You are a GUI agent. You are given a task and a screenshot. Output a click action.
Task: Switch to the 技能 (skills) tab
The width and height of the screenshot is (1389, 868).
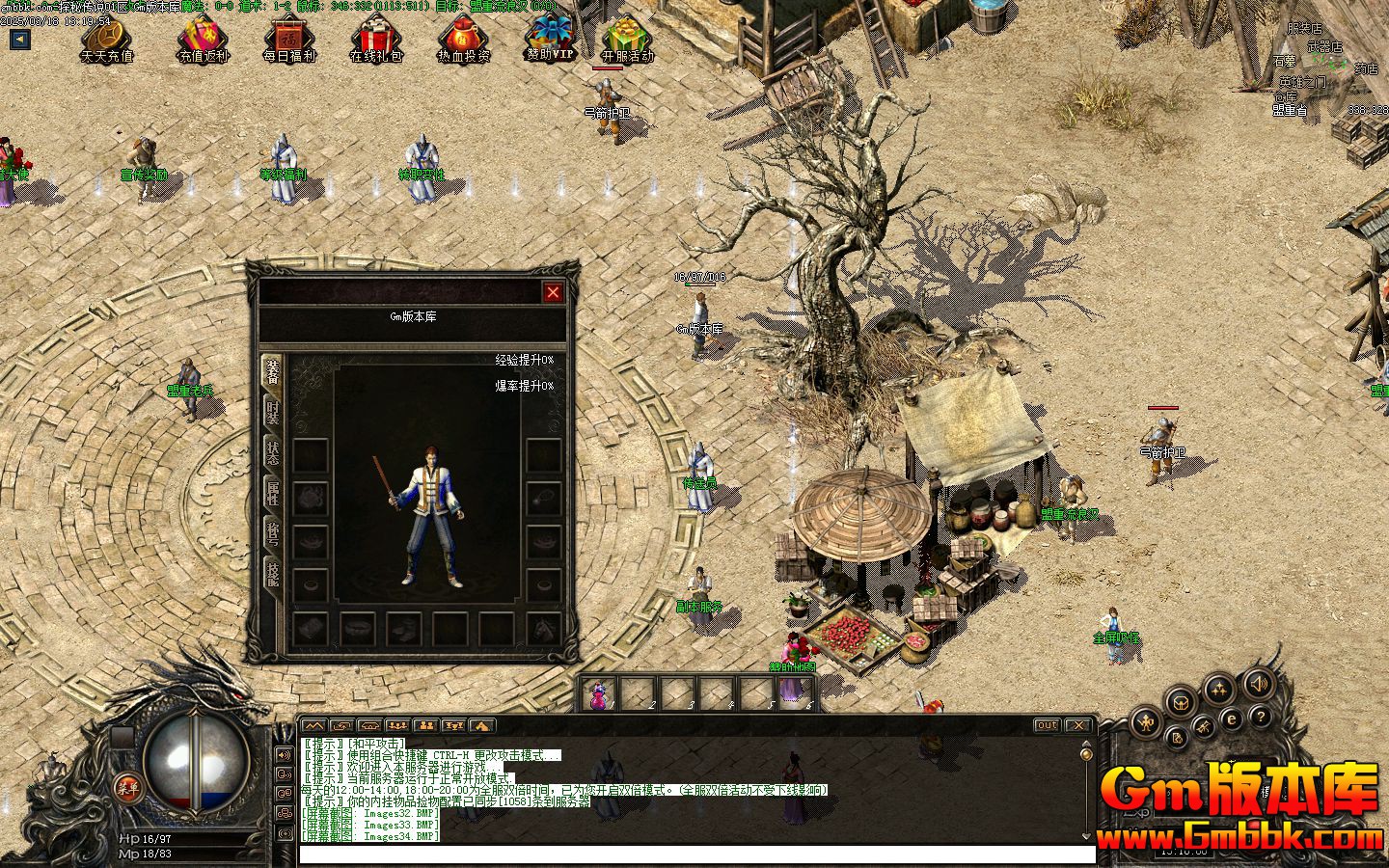coord(273,576)
